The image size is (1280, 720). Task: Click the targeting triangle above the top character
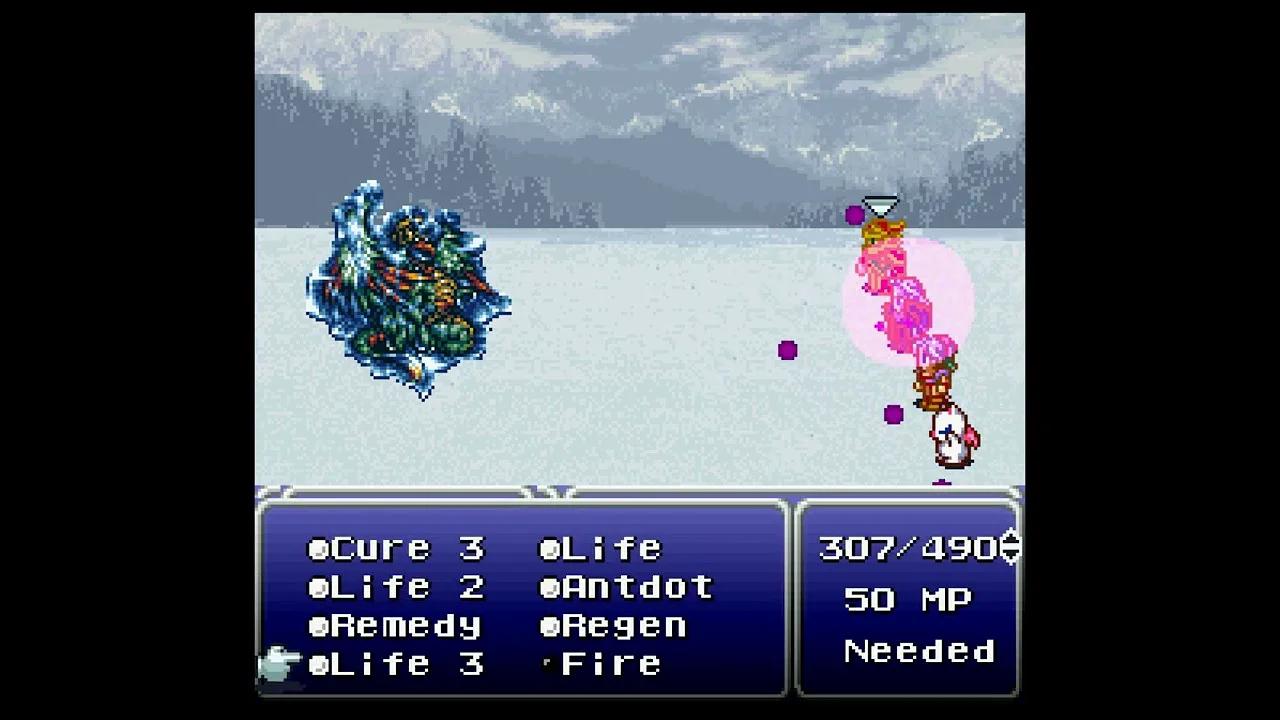click(881, 206)
